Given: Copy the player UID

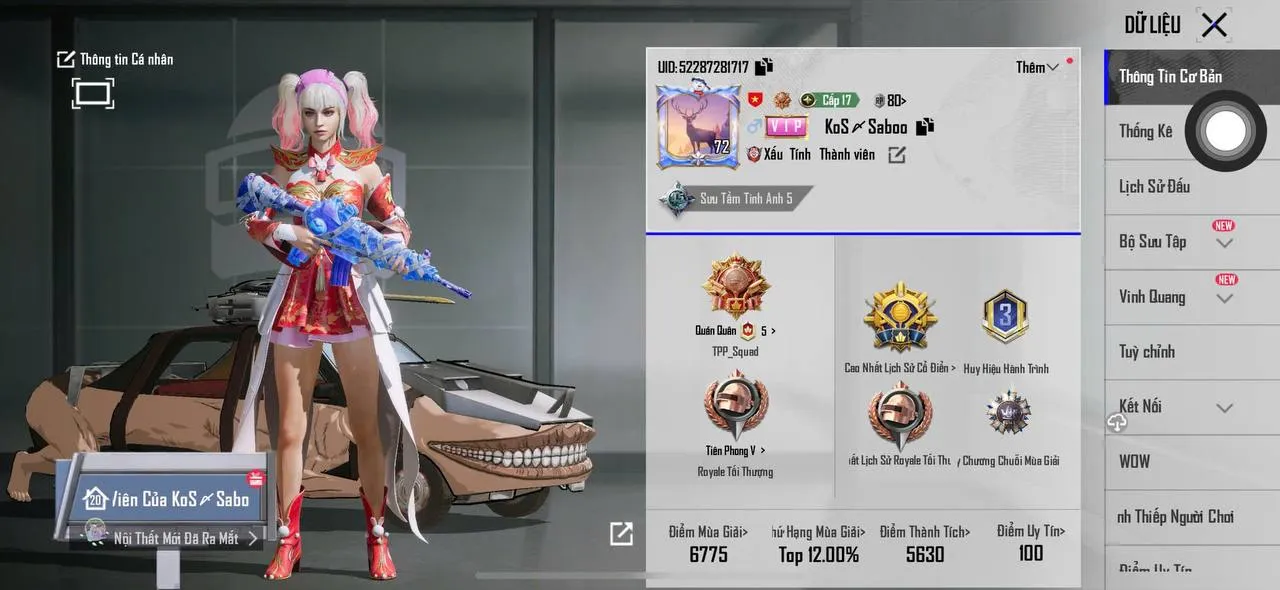Looking at the screenshot, I should click(764, 67).
